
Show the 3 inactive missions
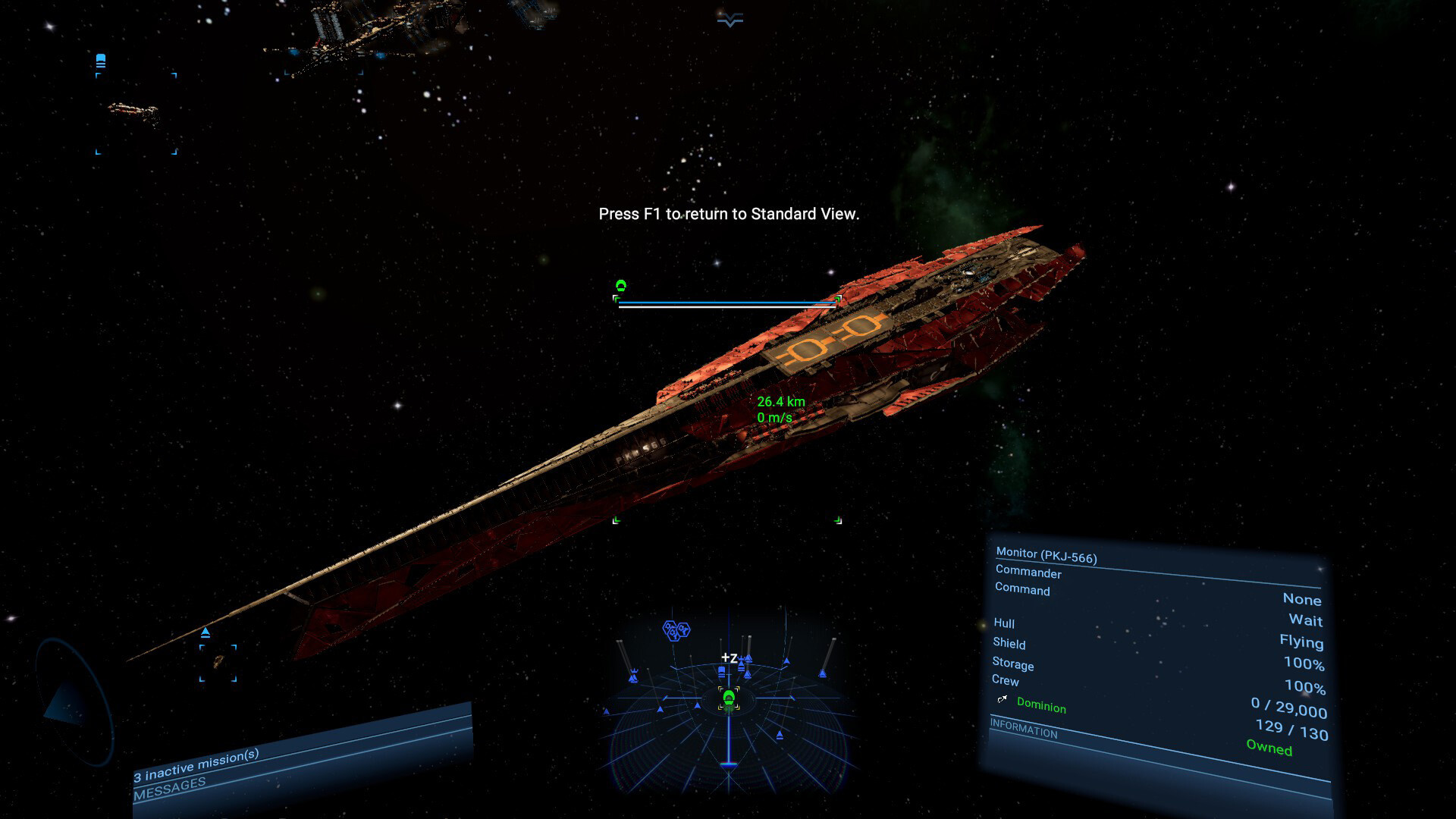(196, 765)
